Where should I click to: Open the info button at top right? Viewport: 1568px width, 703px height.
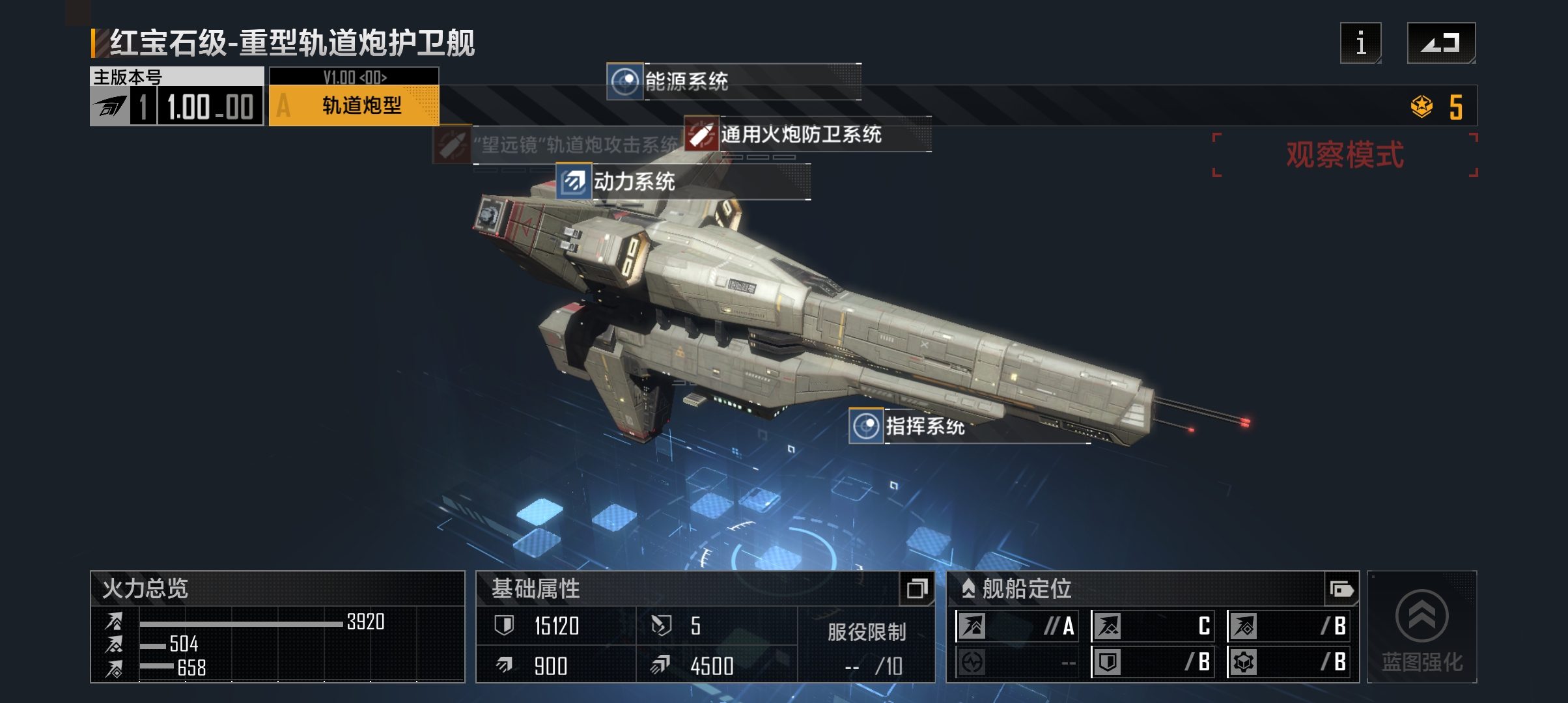tap(1360, 43)
